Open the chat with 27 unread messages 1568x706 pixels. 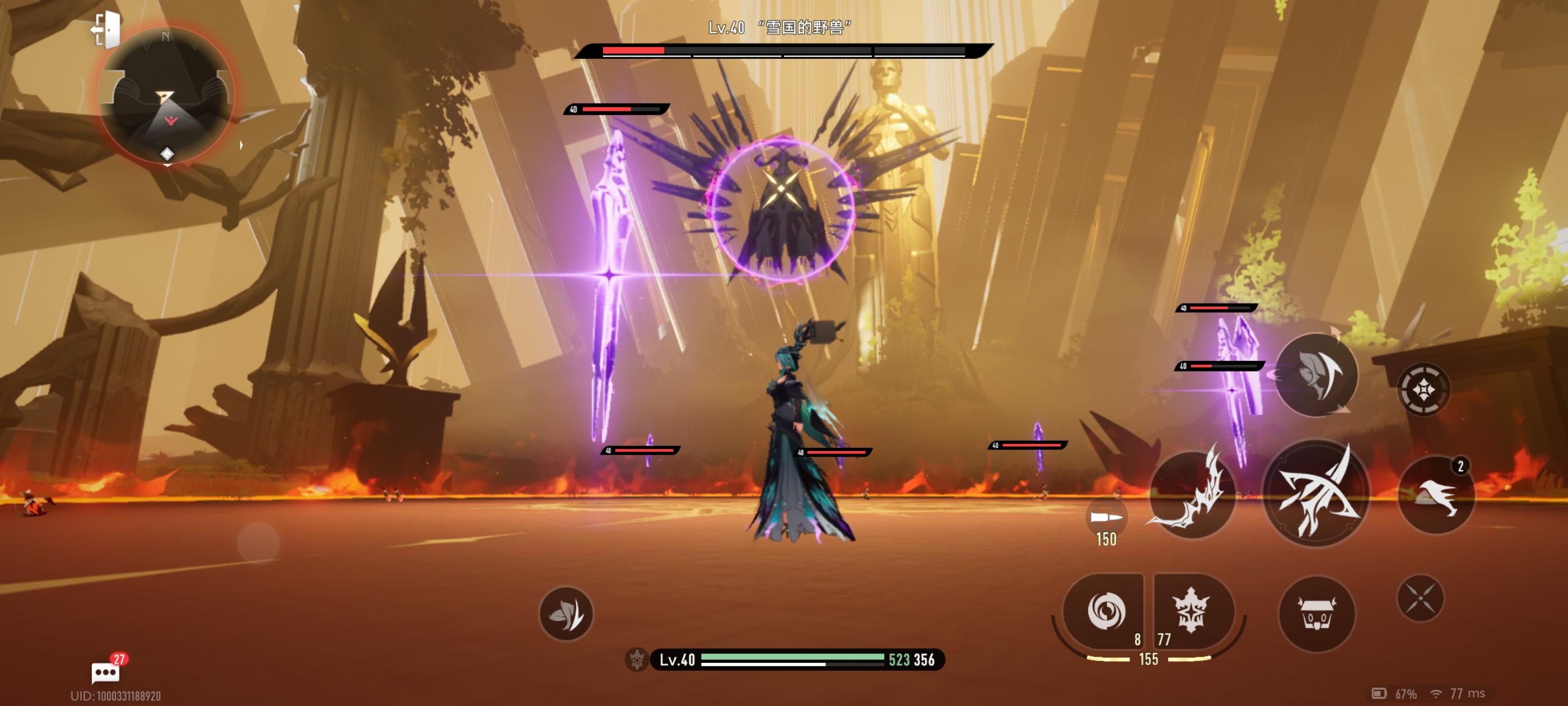pos(106,672)
